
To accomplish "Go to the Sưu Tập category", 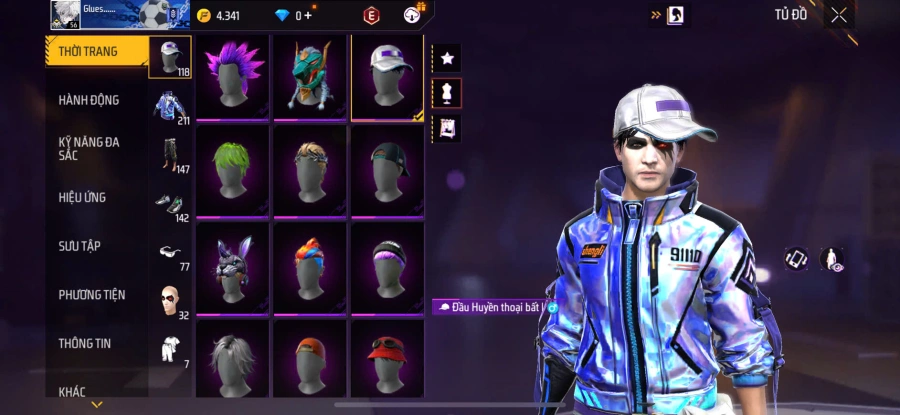I will (x=79, y=246).
